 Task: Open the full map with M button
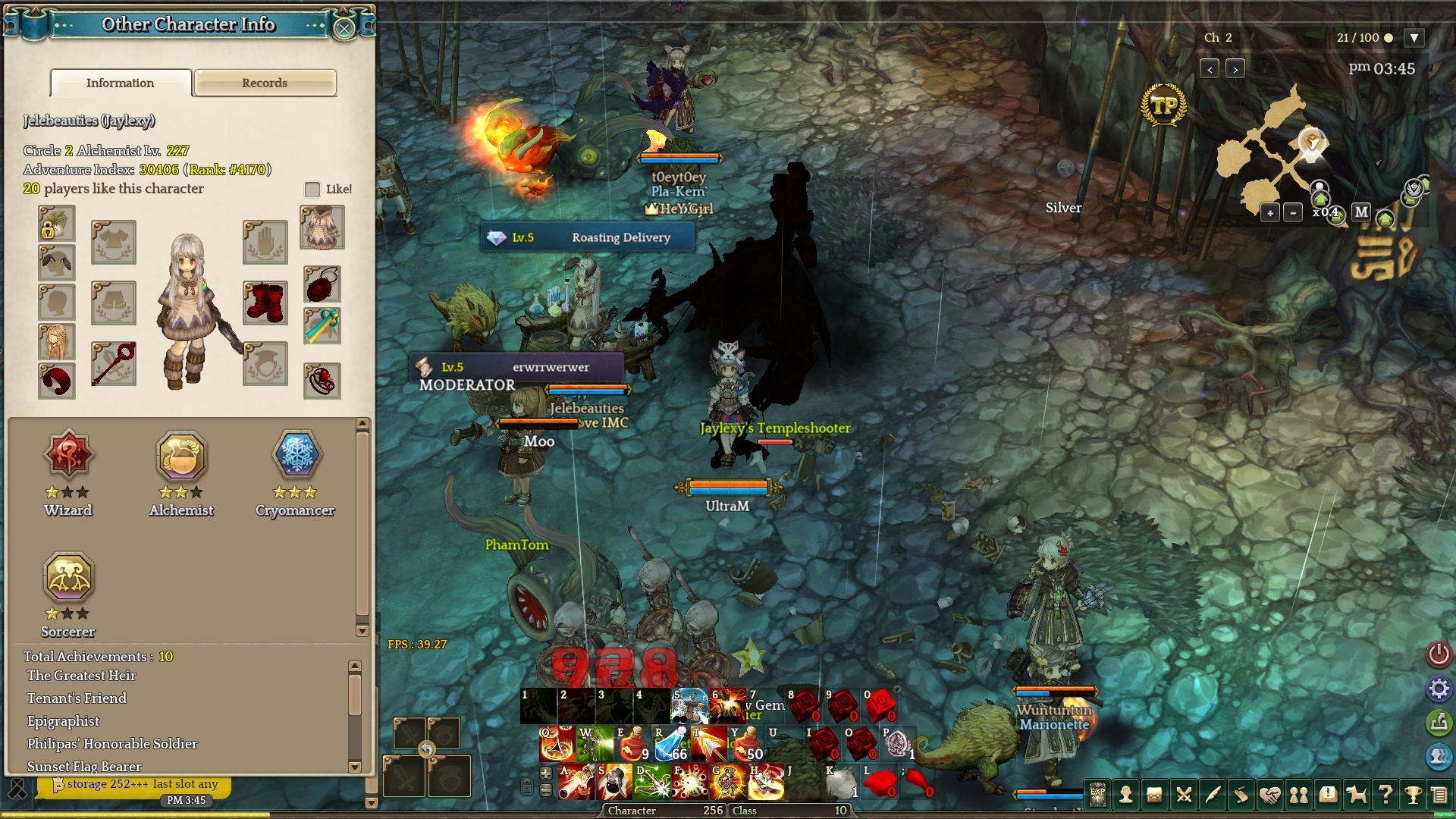1361,212
